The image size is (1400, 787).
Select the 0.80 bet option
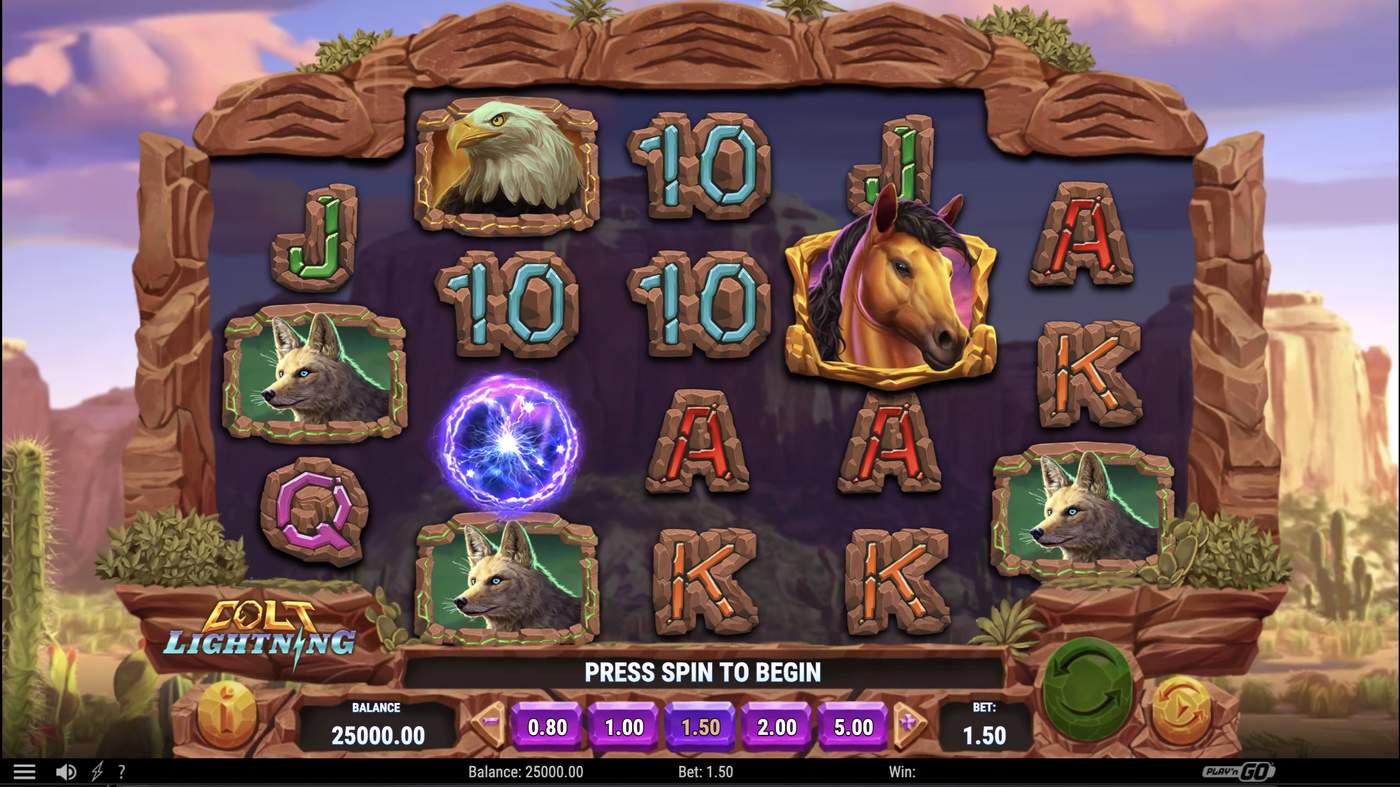[546, 727]
